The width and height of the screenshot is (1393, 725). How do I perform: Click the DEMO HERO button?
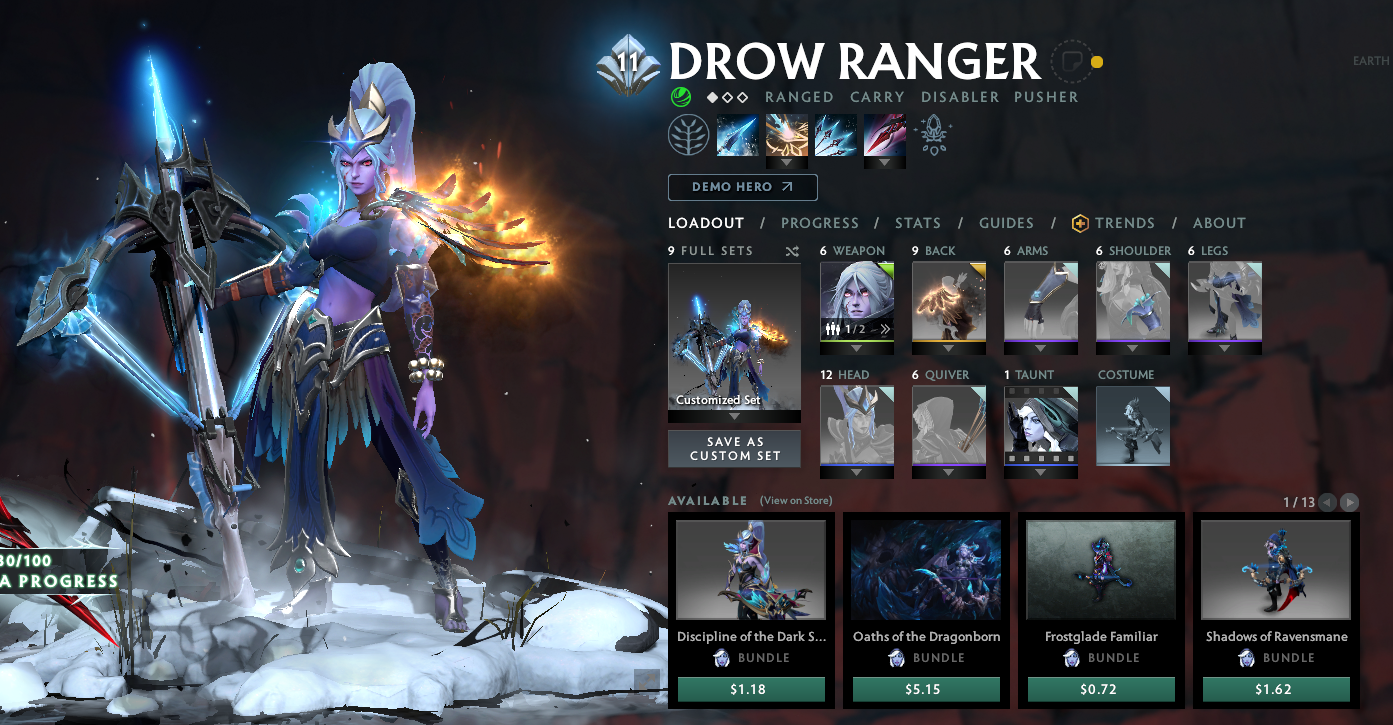point(742,187)
